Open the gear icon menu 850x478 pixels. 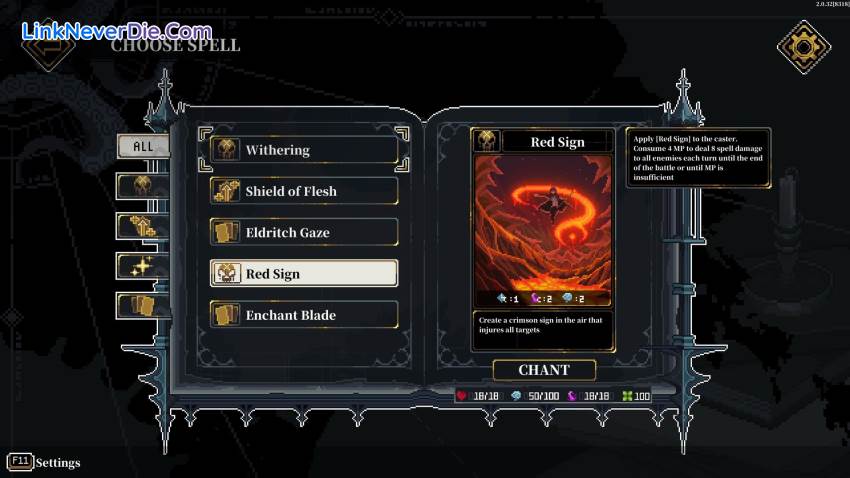tap(804, 47)
